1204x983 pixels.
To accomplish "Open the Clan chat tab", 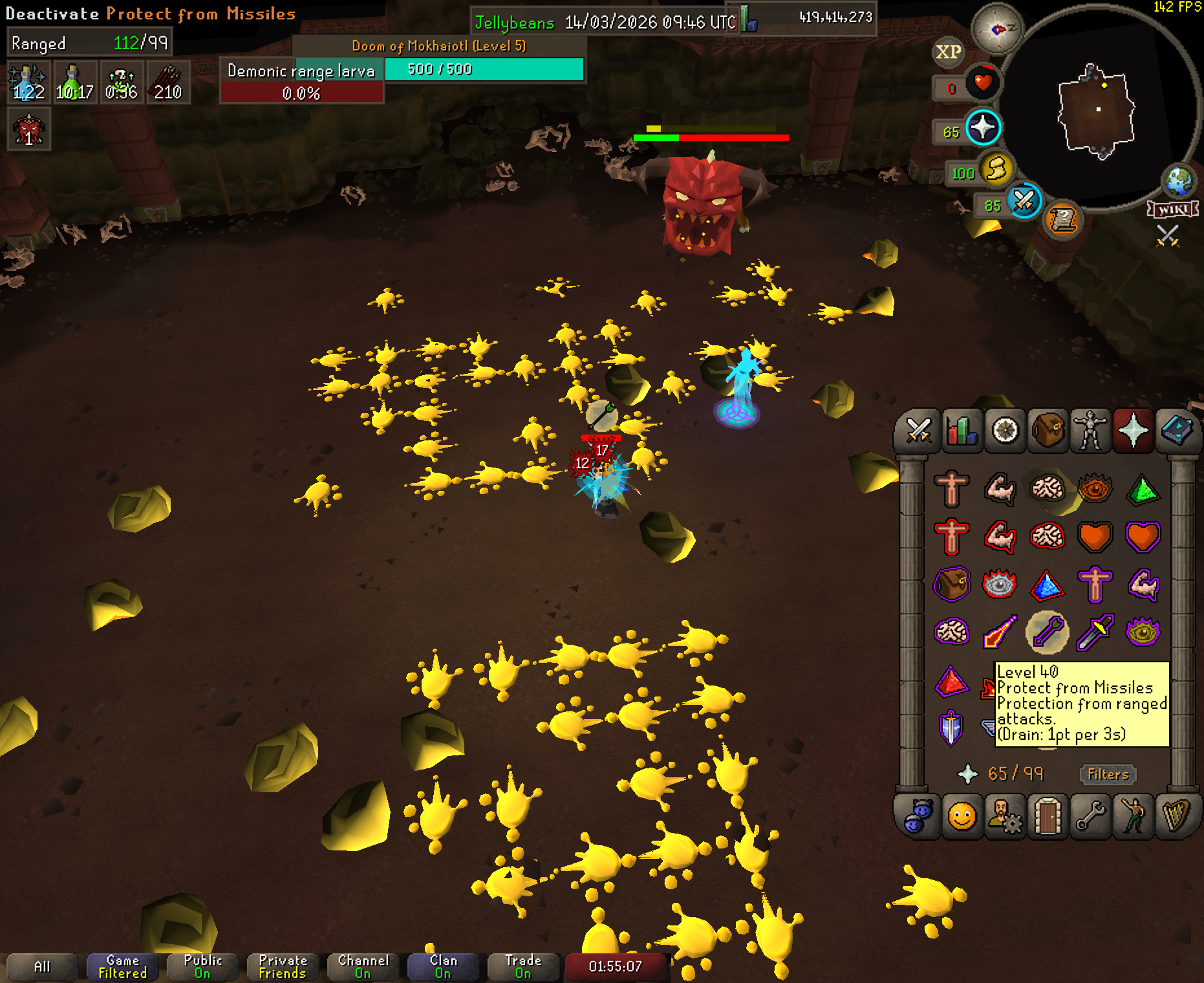I will click(443, 967).
